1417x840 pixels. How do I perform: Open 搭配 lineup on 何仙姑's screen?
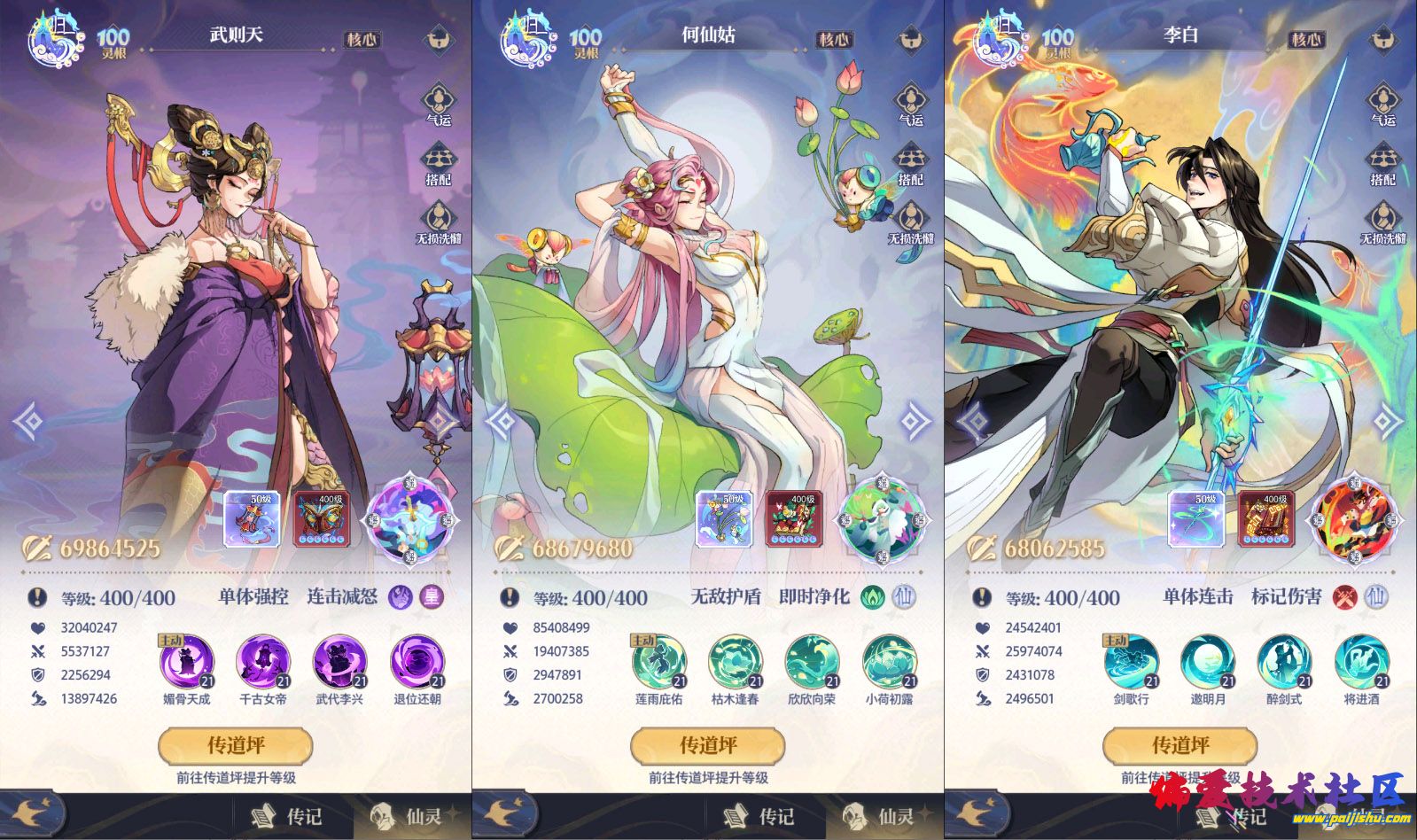tap(911, 164)
